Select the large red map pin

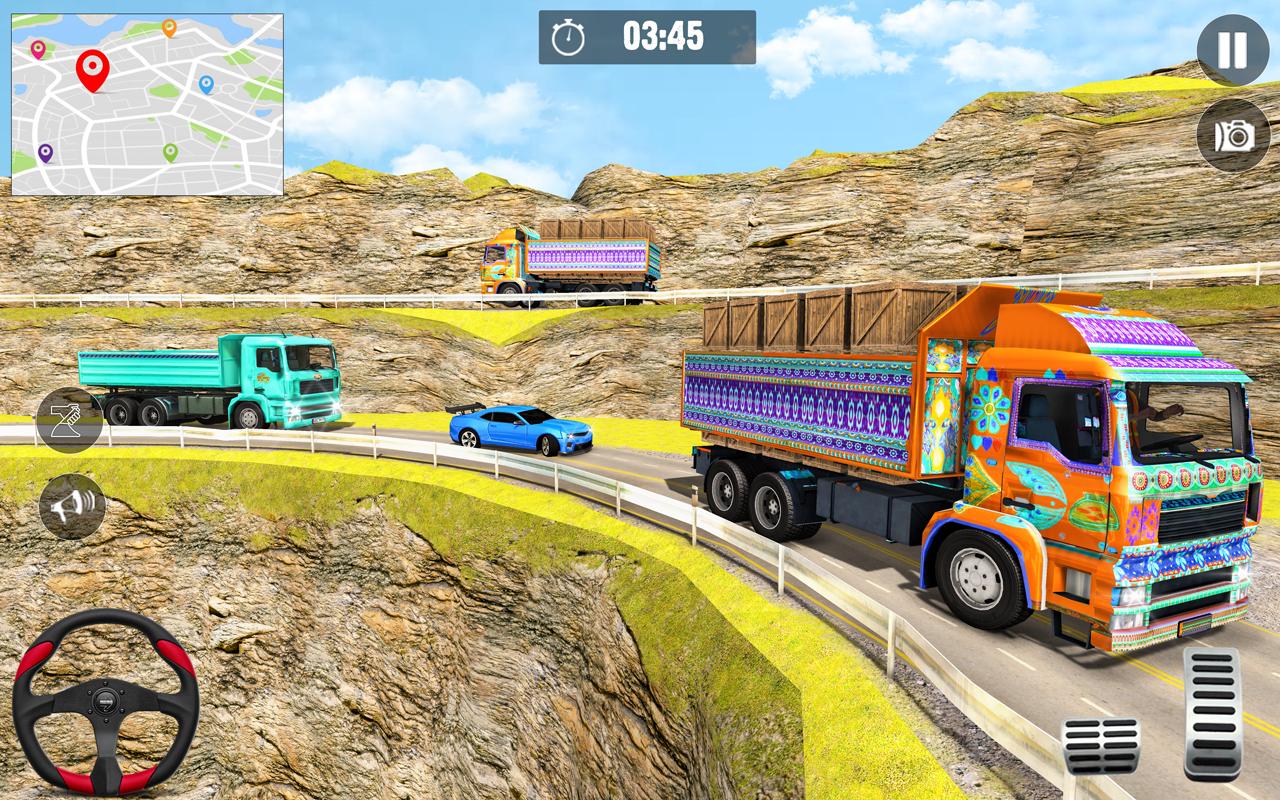(x=92, y=70)
